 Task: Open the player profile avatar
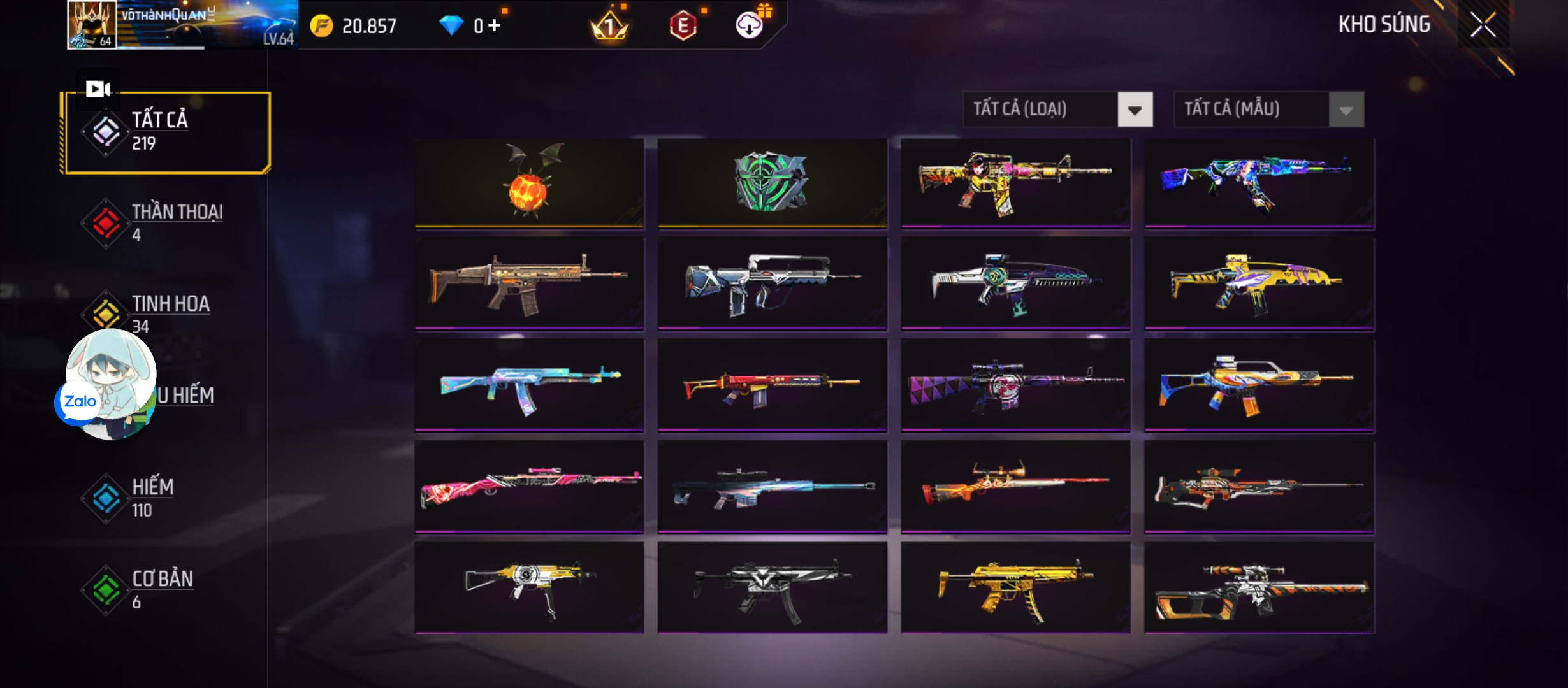[92, 24]
